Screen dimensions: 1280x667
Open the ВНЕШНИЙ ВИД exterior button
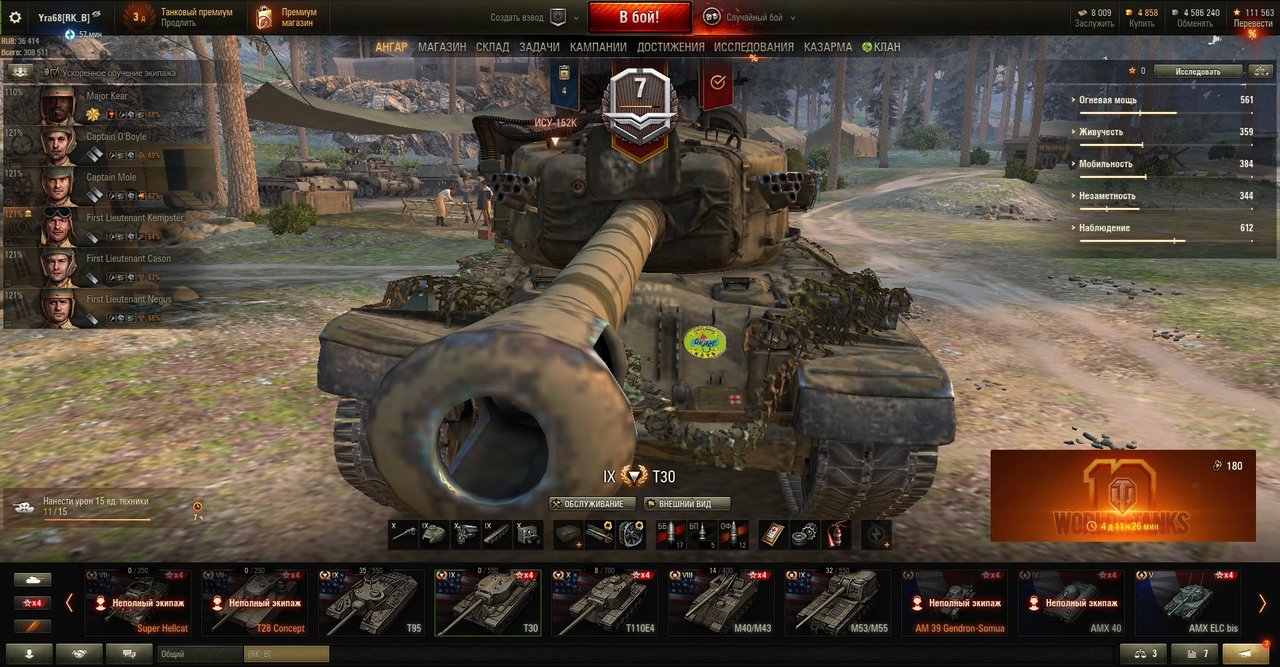click(x=686, y=504)
